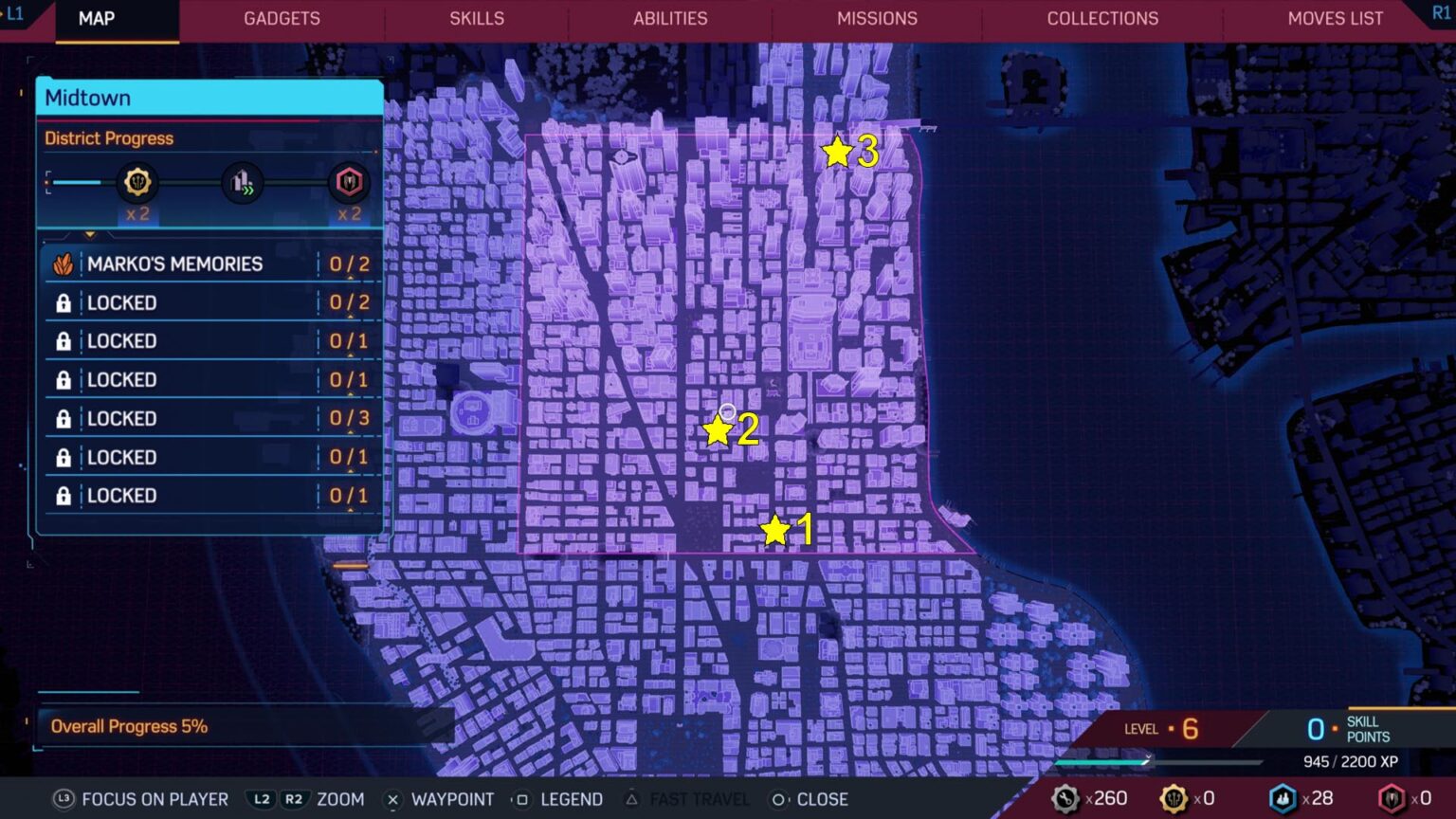Viewport: 1456px width, 819px height.
Task: Switch to the MISSIONS tab
Action: point(877,18)
